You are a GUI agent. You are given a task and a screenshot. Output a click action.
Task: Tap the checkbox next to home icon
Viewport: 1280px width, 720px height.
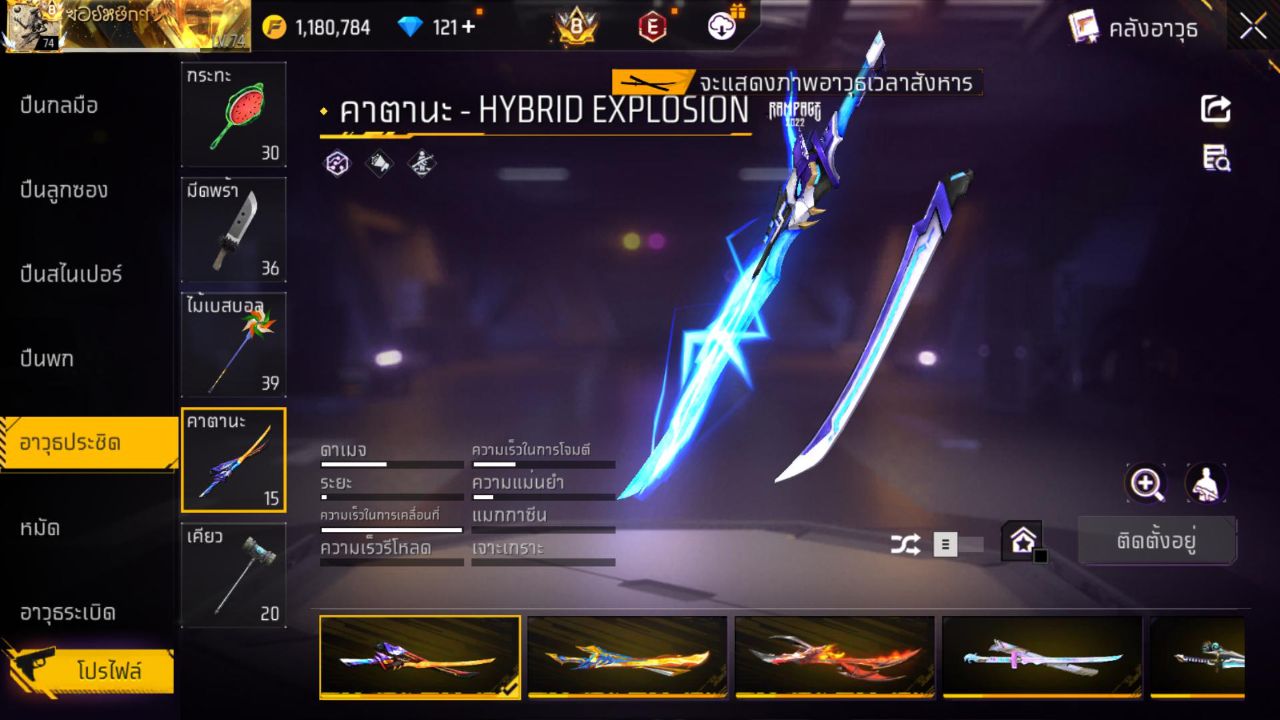[1040, 556]
